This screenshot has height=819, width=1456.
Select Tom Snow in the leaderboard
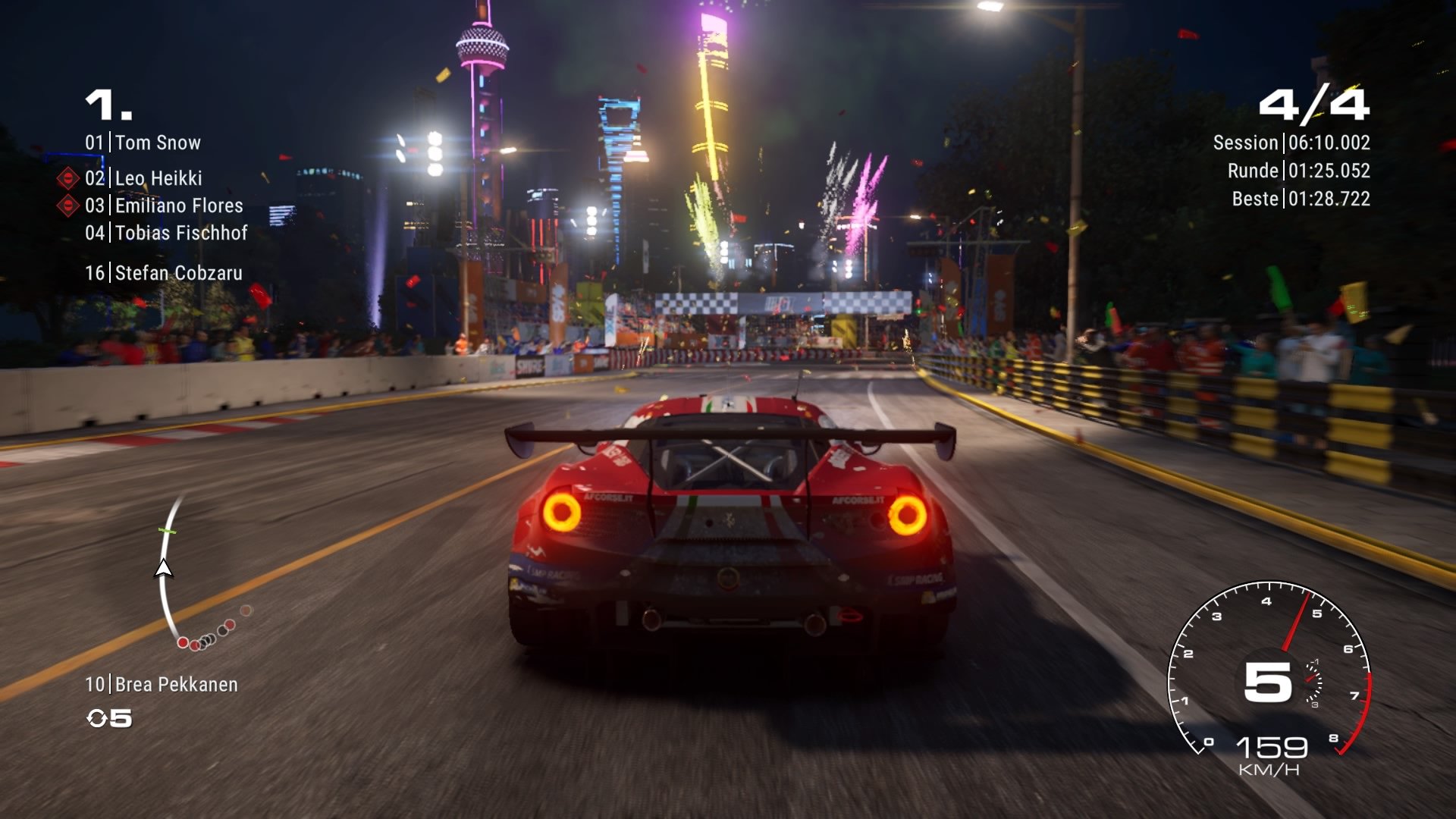143,143
